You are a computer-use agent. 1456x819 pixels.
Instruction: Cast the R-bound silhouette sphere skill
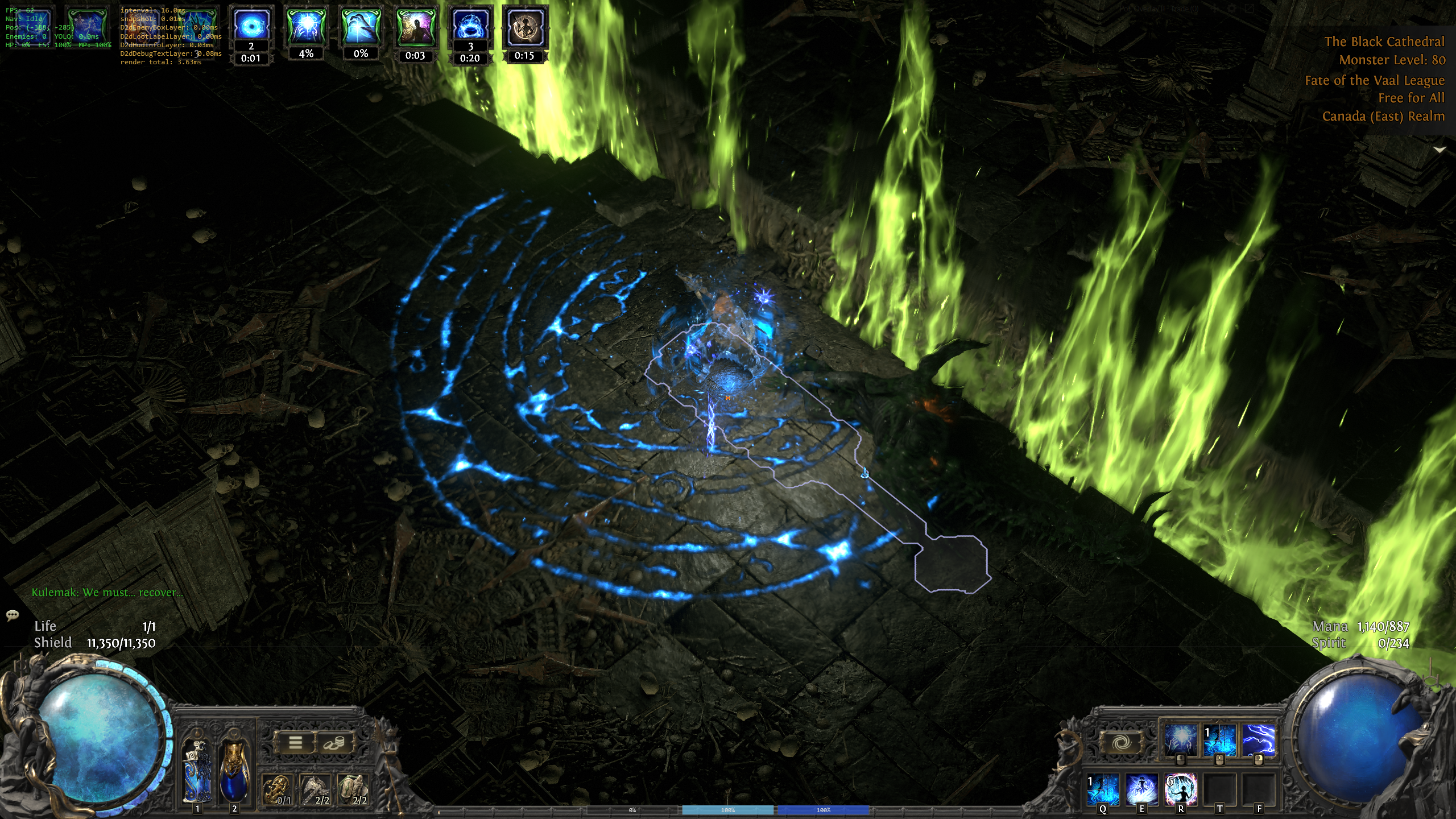point(1181,789)
